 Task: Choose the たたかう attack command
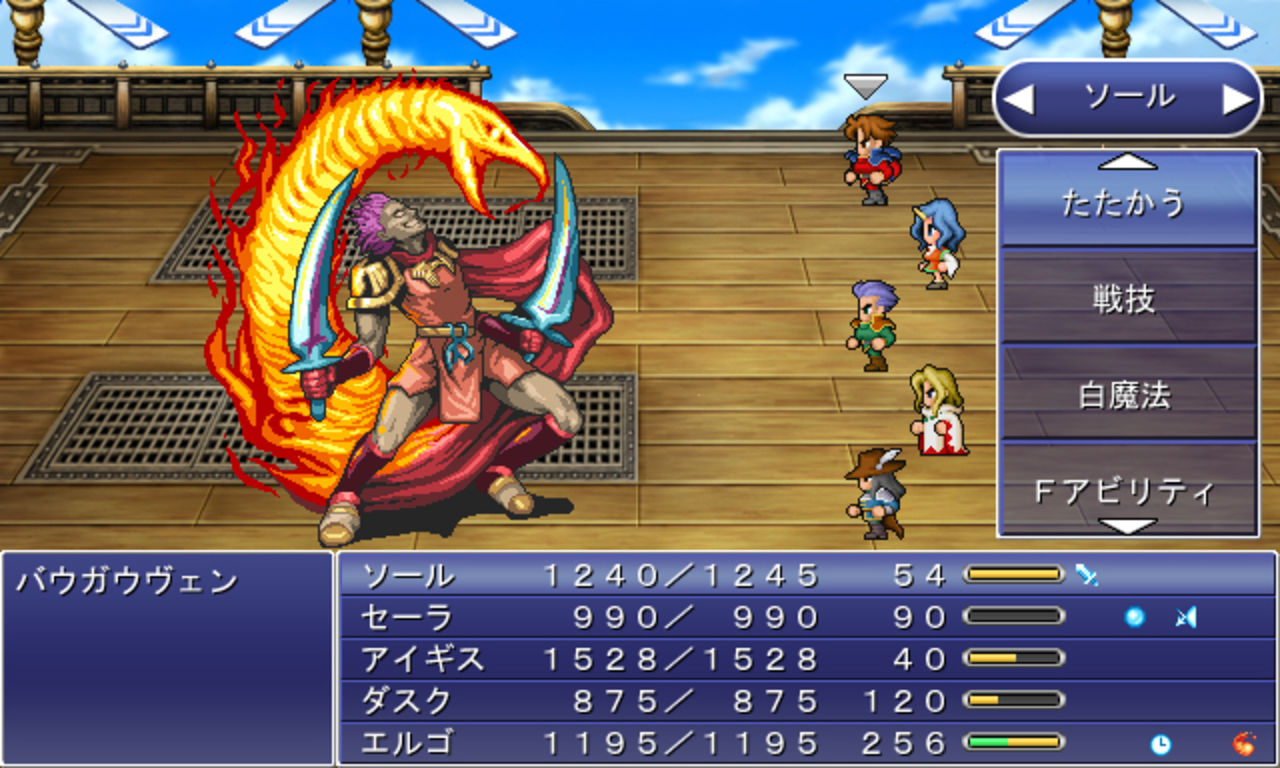1128,203
